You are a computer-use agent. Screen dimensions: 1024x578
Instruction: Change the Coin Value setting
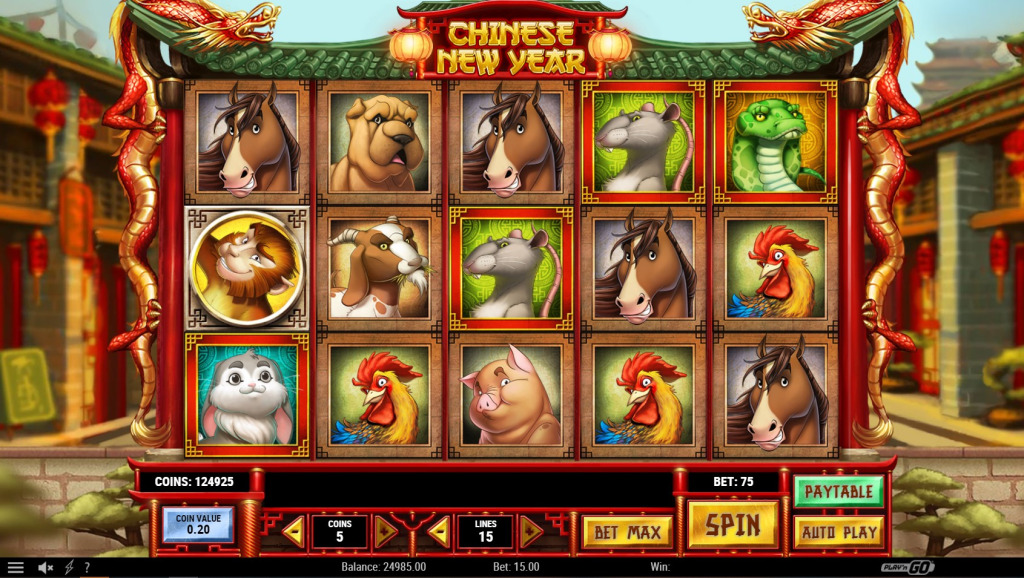197,524
